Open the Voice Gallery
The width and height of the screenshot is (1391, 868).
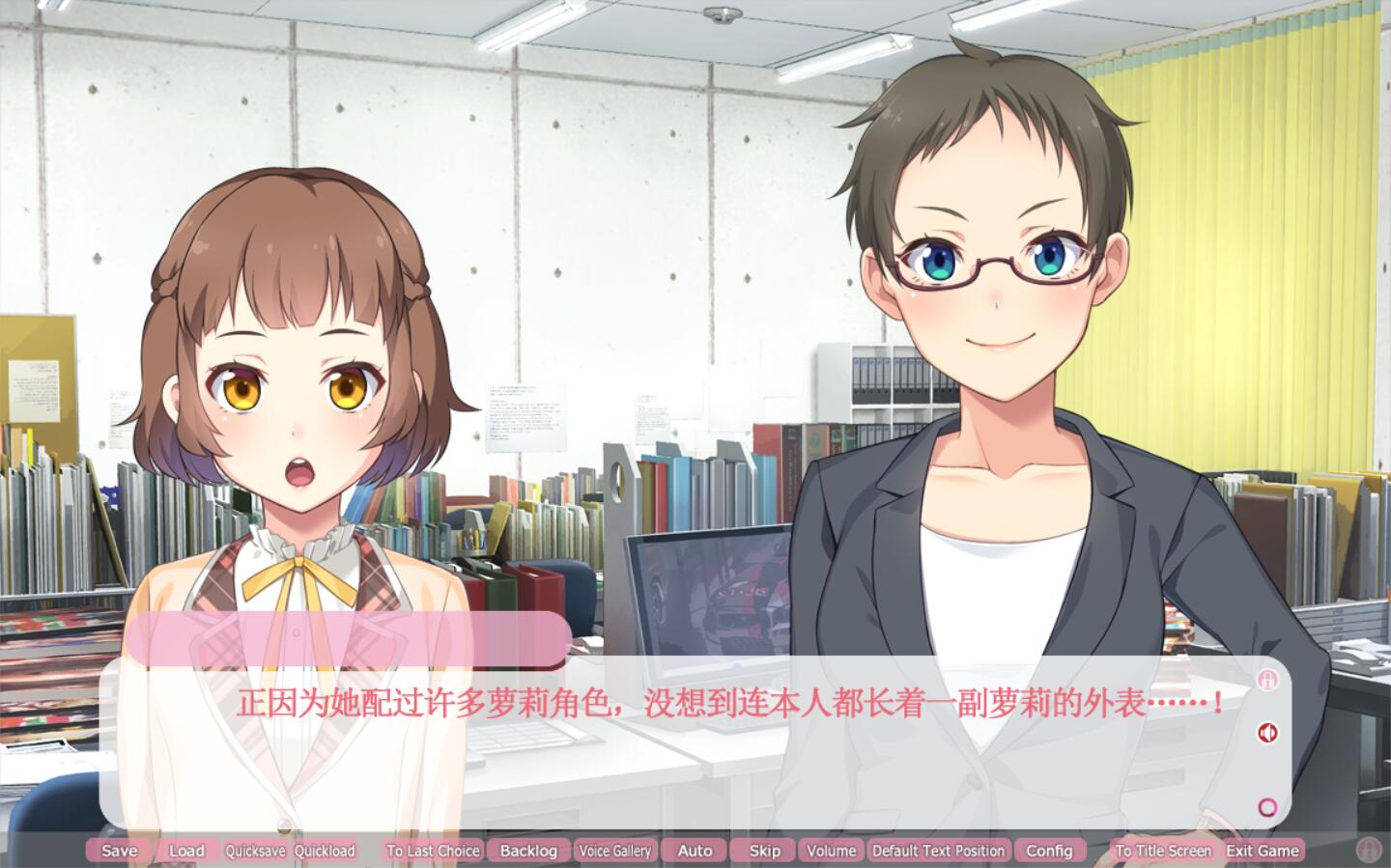[614, 851]
